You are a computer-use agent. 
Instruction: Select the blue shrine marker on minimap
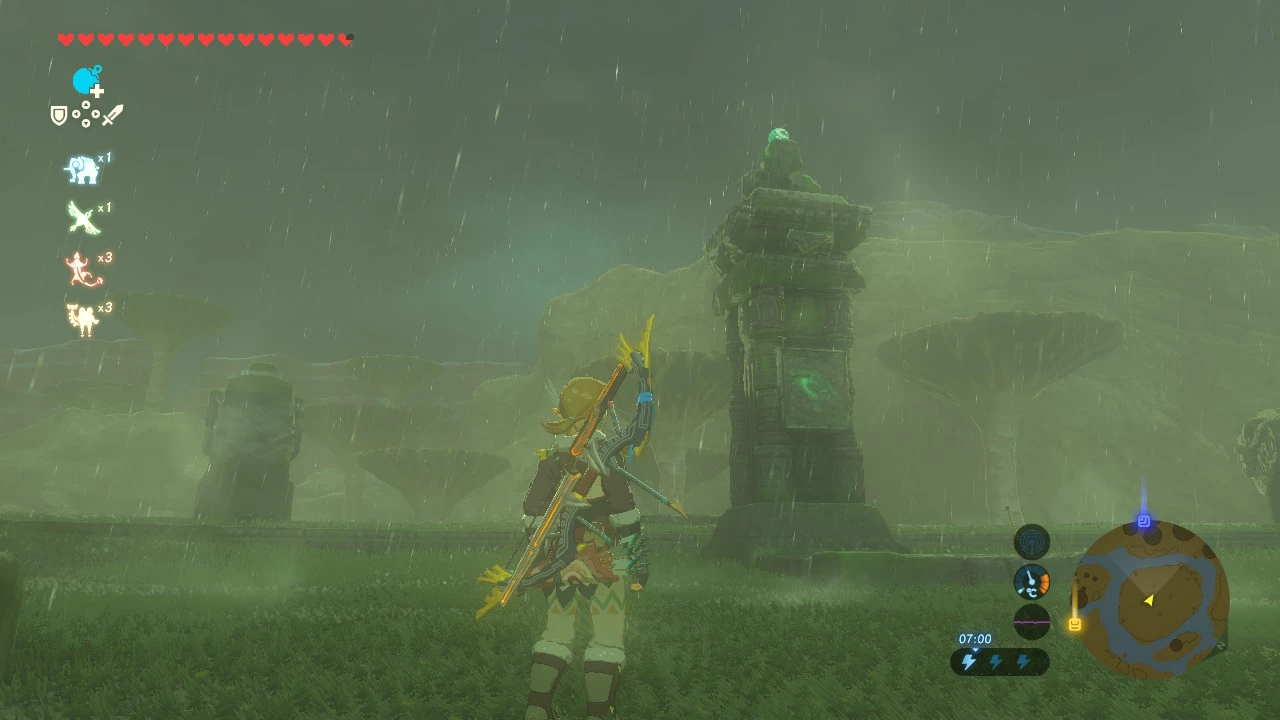(x=1143, y=521)
